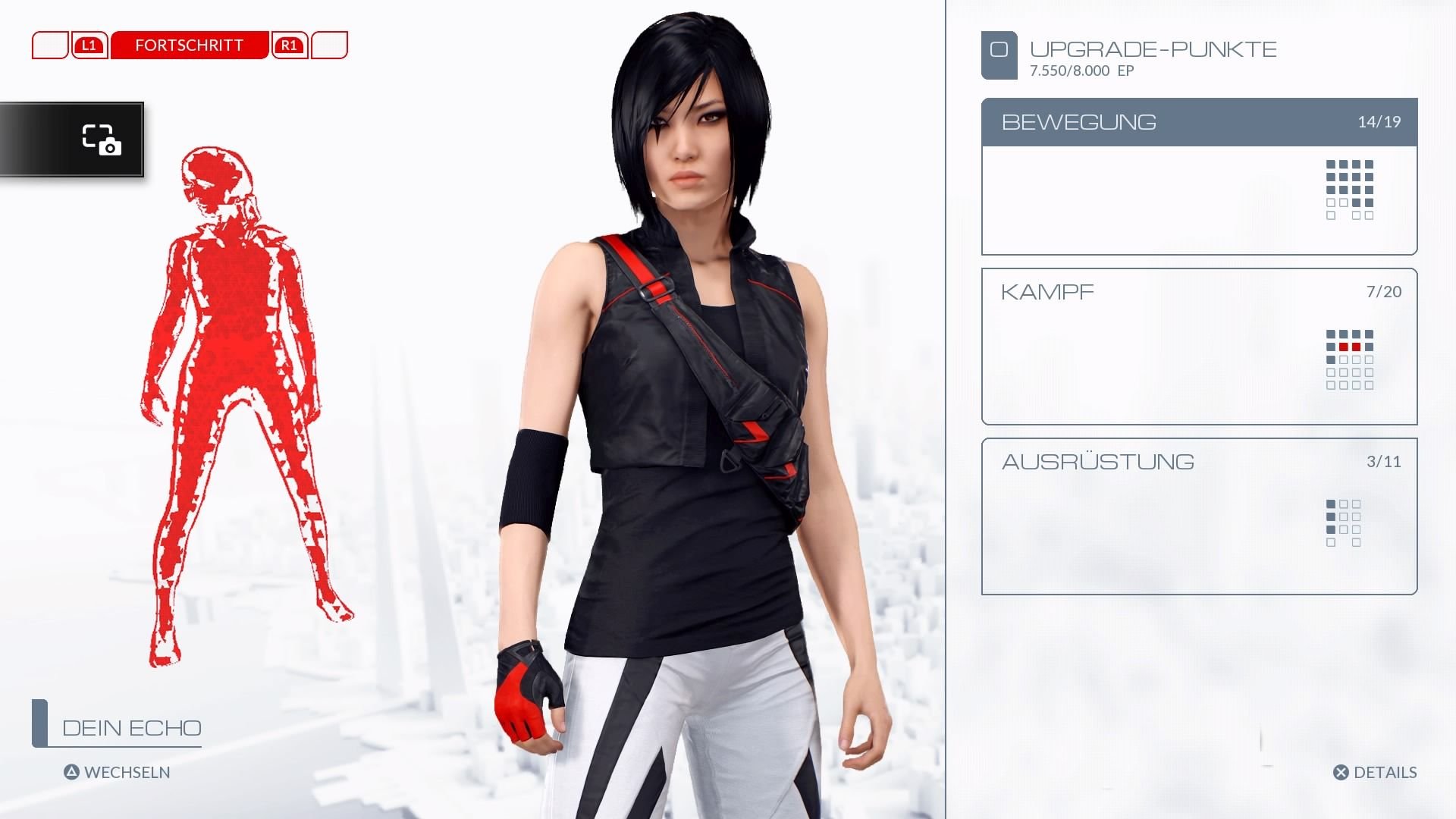Screen dimensions: 1456x819
Task: Open DETAILS in the bottom right
Action: [1386, 773]
